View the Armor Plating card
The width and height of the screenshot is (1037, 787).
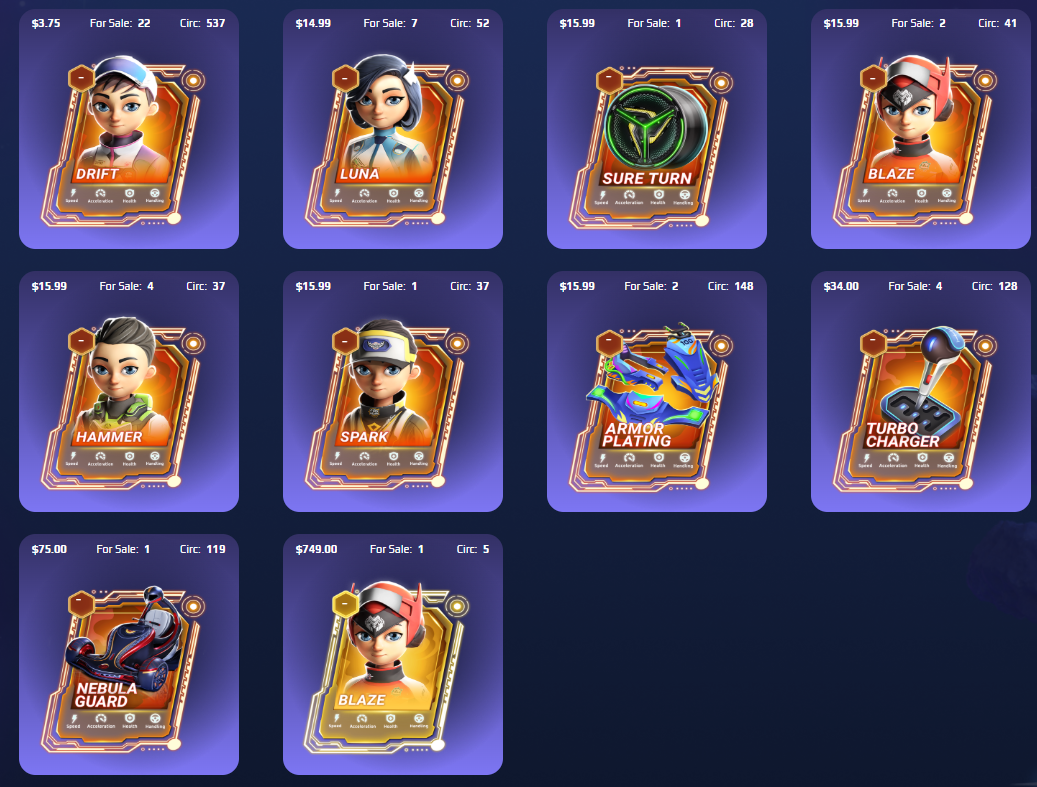coord(656,400)
